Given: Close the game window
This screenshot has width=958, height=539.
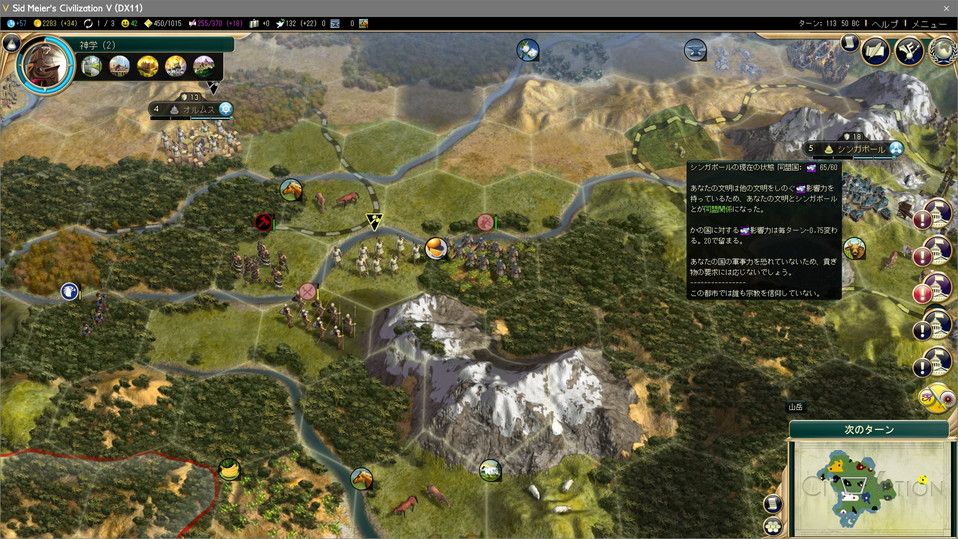Looking at the screenshot, I should click(x=946, y=7).
